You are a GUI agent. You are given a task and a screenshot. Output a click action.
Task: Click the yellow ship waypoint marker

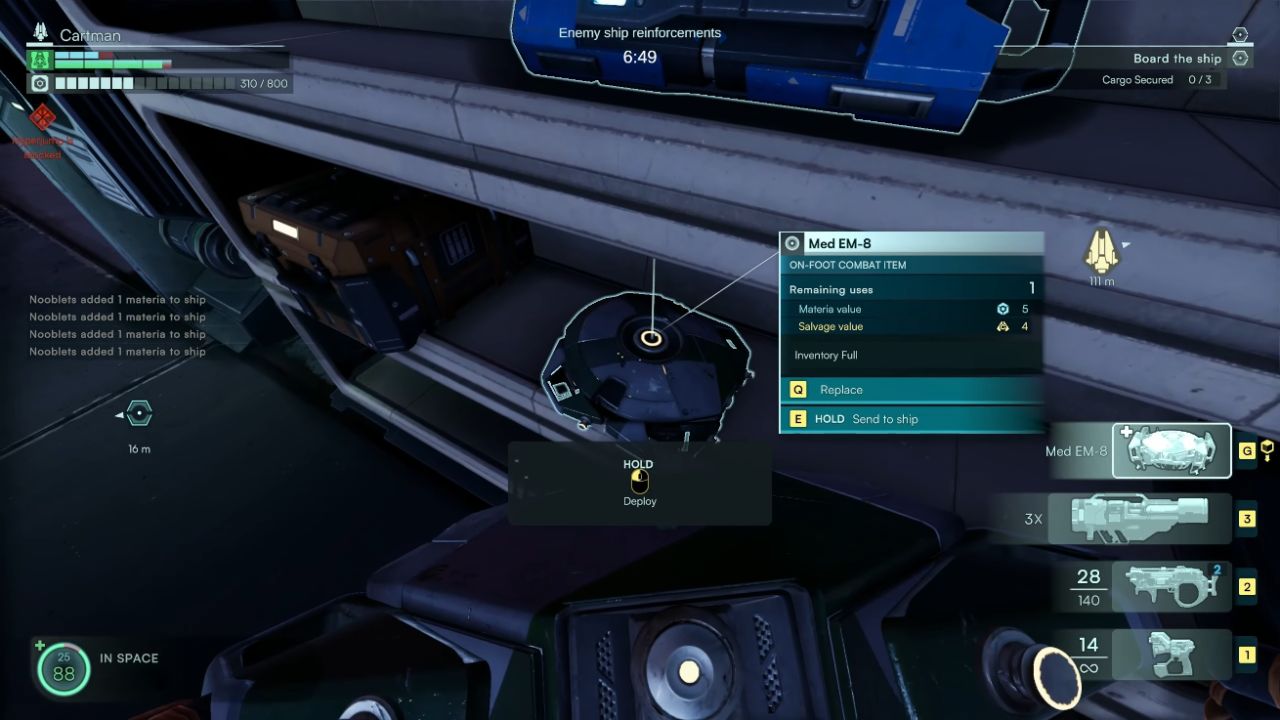click(x=1101, y=251)
